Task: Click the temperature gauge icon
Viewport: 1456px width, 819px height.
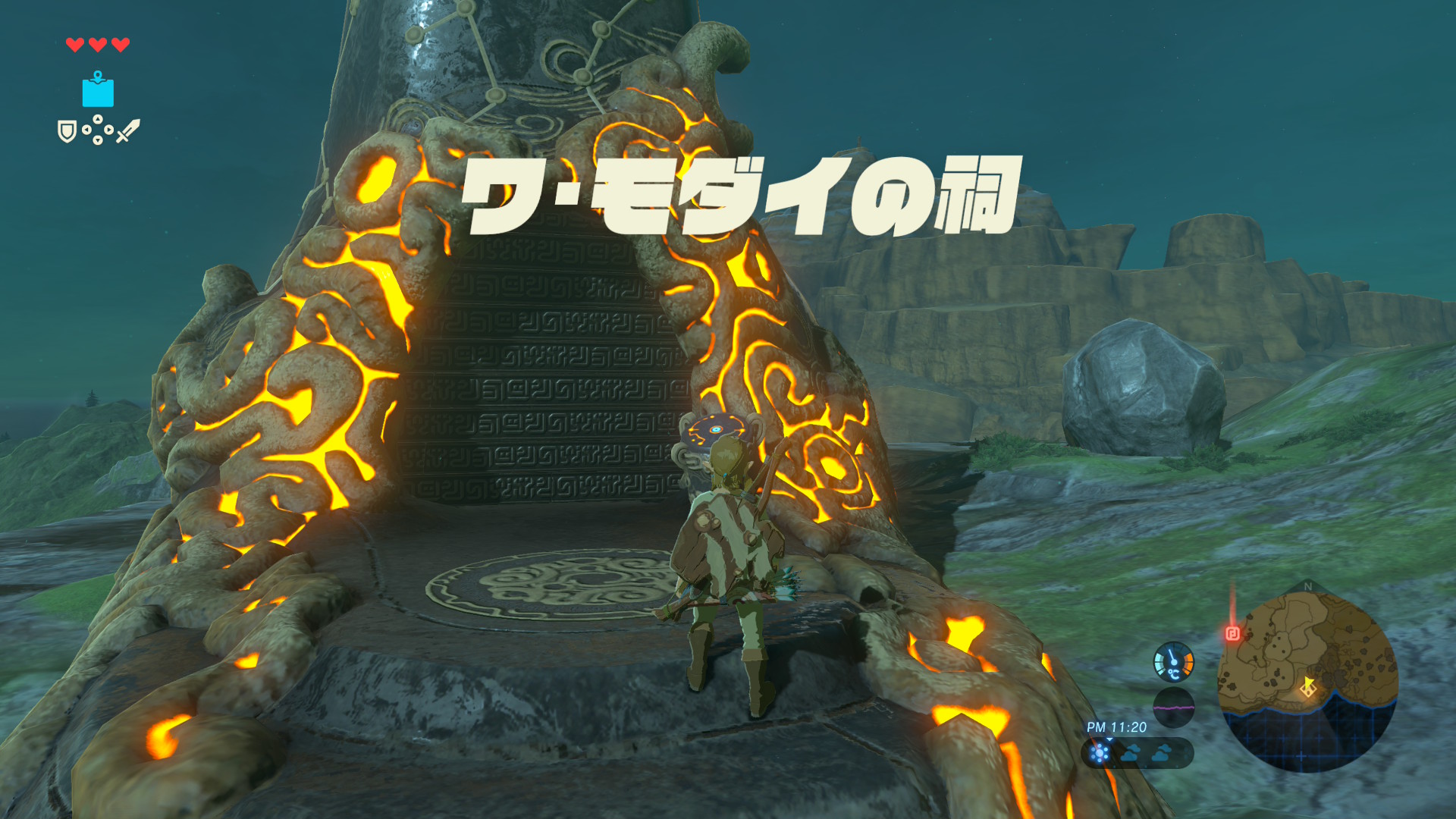Action: (1173, 662)
